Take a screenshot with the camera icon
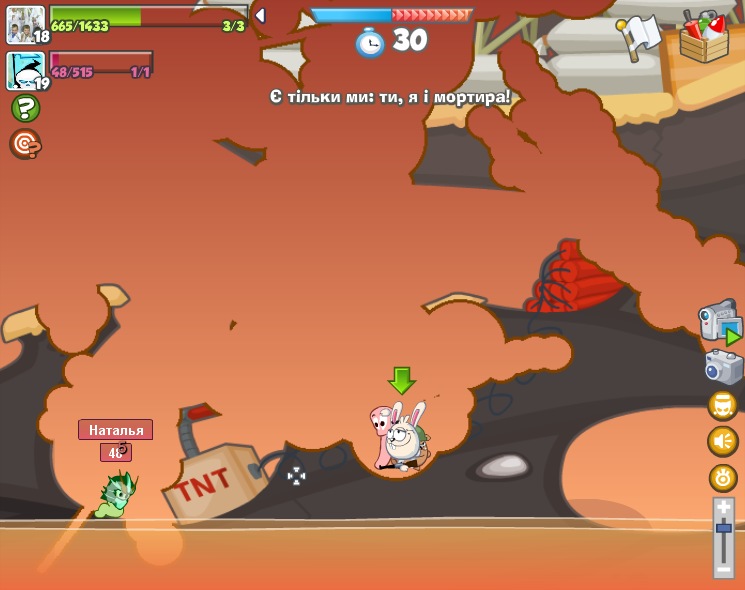Screen dimensions: 745x590 (723, 367)
